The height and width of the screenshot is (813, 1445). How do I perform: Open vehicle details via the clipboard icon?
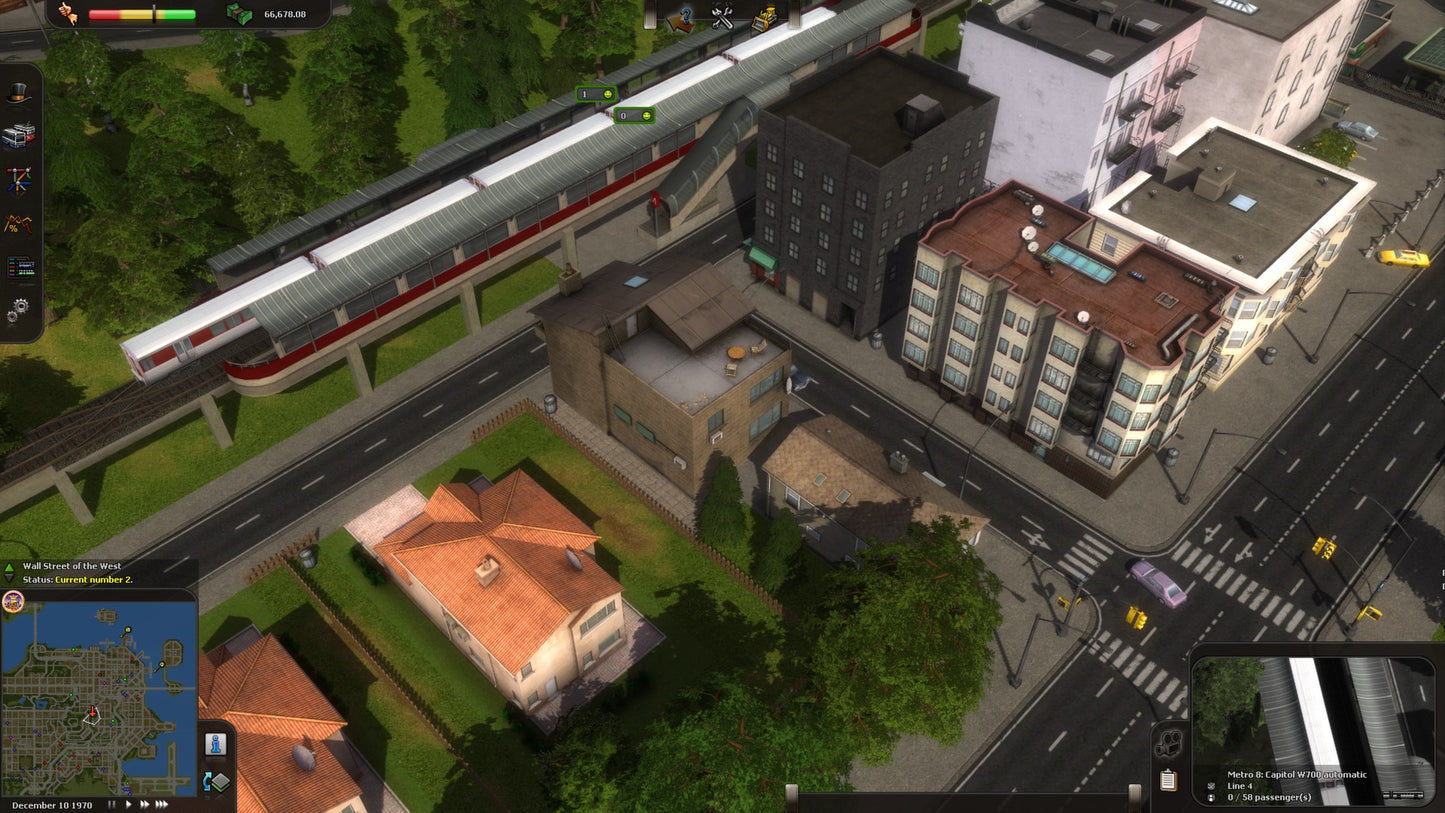click(1168, 780)
